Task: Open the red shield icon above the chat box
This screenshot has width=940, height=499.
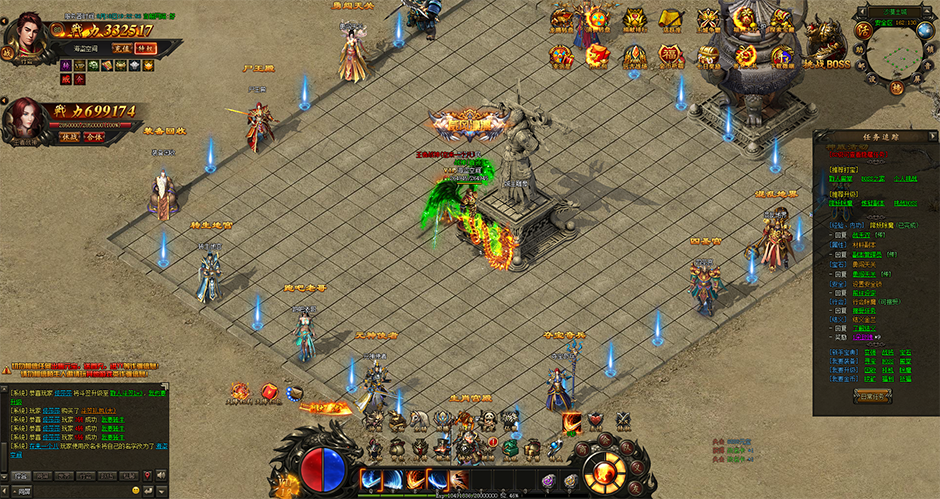Action: coord(269,392)
